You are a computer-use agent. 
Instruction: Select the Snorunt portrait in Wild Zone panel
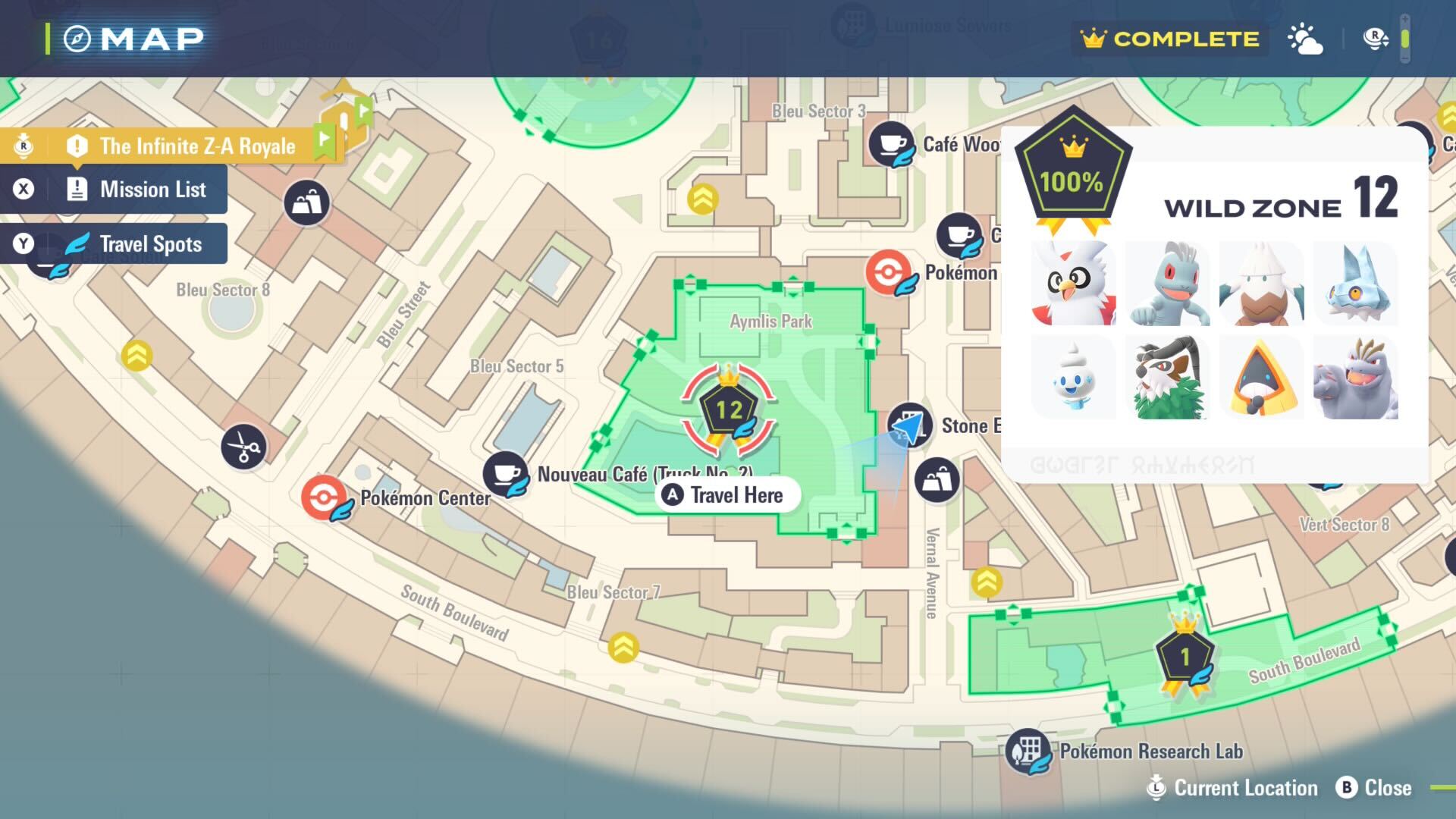point(1261,378)
